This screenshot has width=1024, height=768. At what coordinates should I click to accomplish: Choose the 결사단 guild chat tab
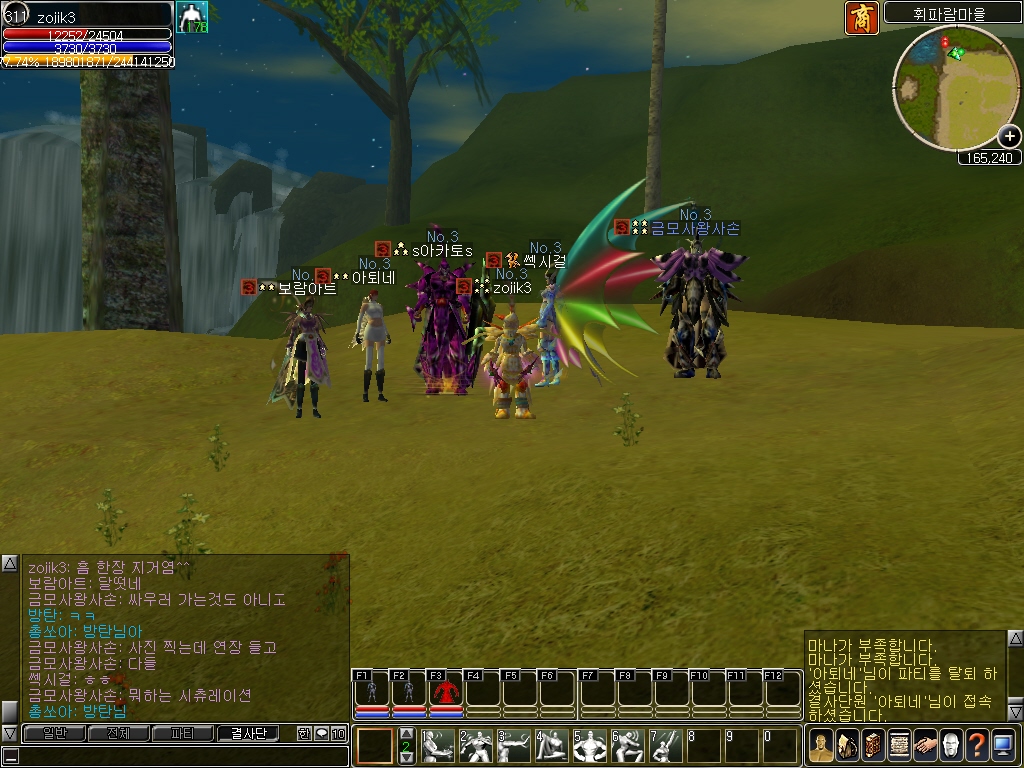[x=248, y=733]
